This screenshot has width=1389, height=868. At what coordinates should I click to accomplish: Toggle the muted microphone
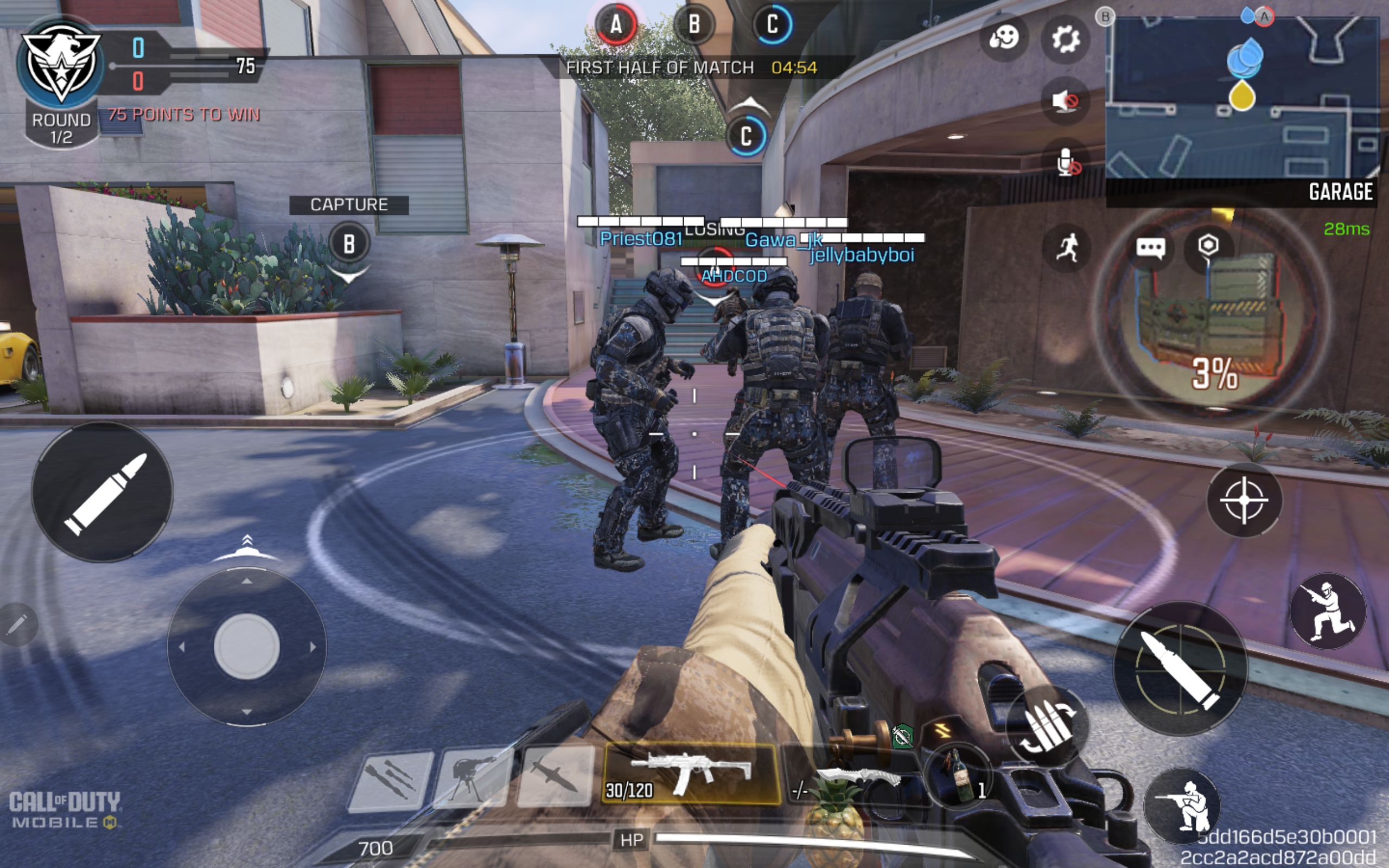pos(1065,162)
